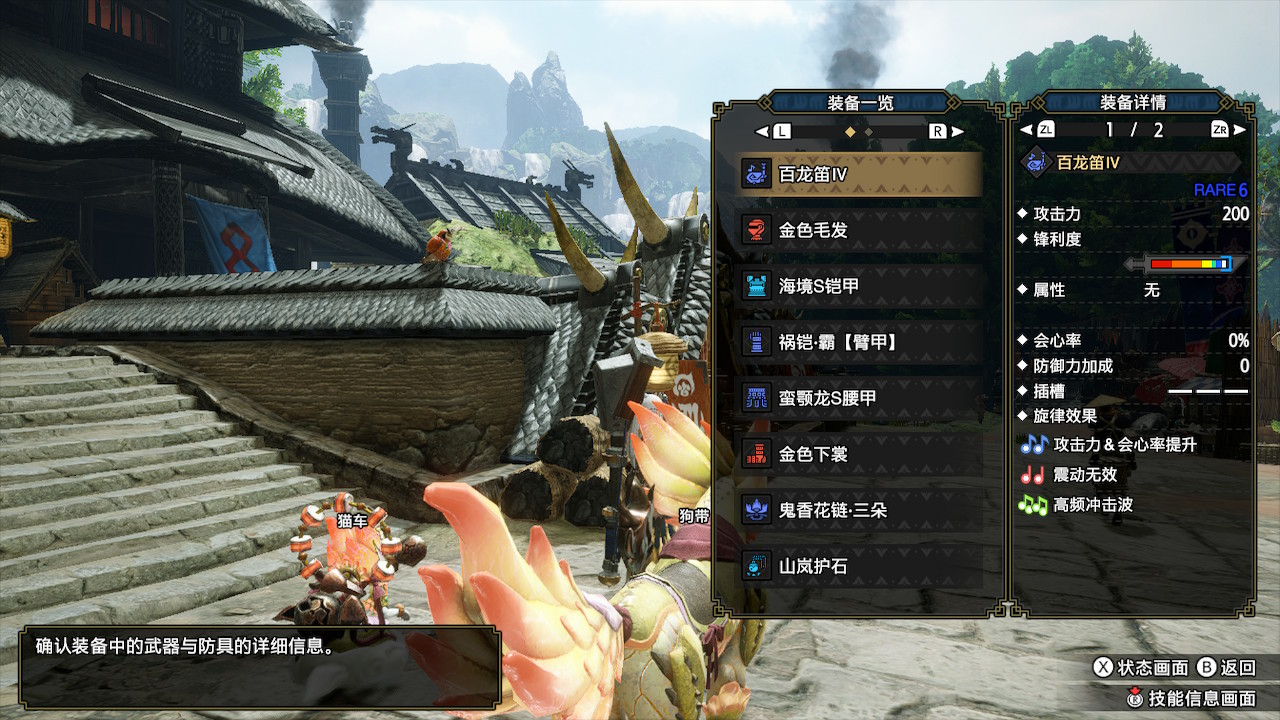This screenshot has height=720, width=1280.
Task: Show next equipment detail page arrow
Action: pyautogui.click(x=1240, y=130)
